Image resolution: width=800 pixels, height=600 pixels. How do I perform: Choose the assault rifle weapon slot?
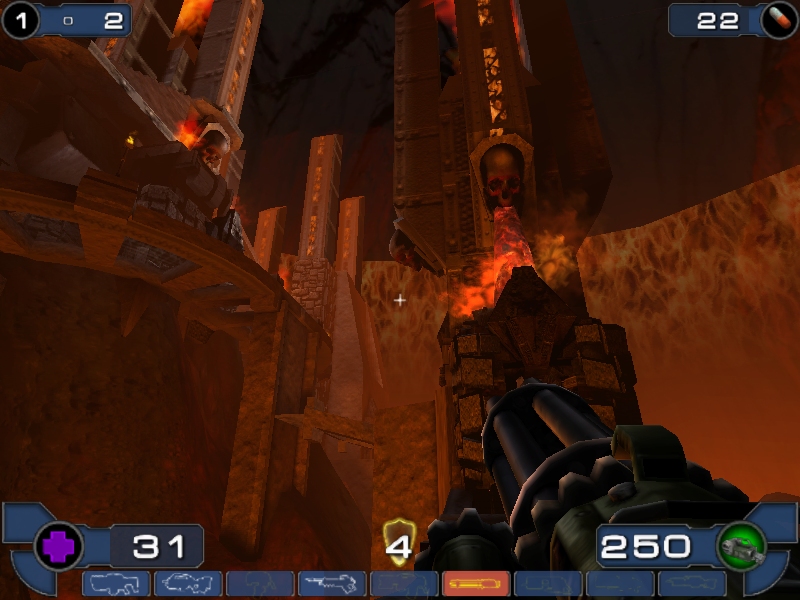[x=188, y=583]
